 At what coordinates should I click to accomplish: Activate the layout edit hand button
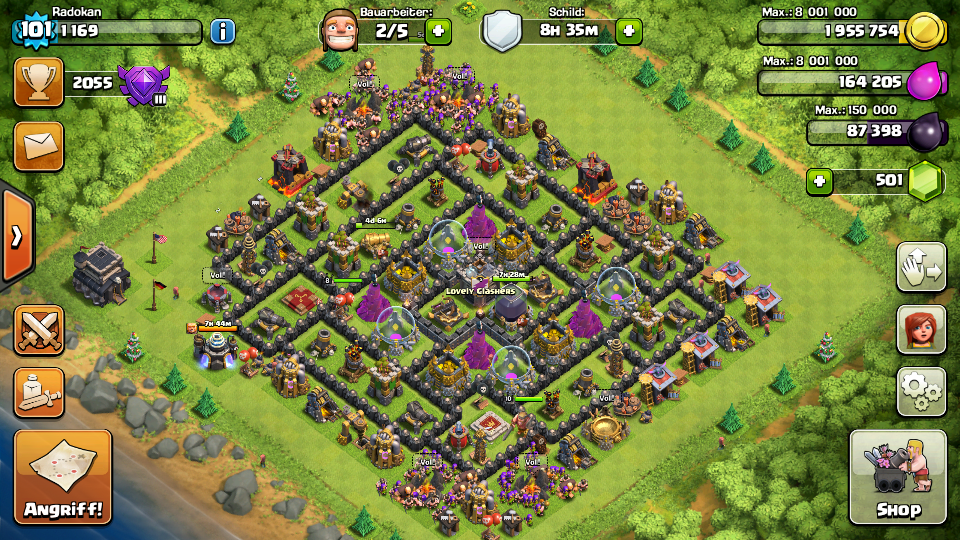click(x=921, y=266)
